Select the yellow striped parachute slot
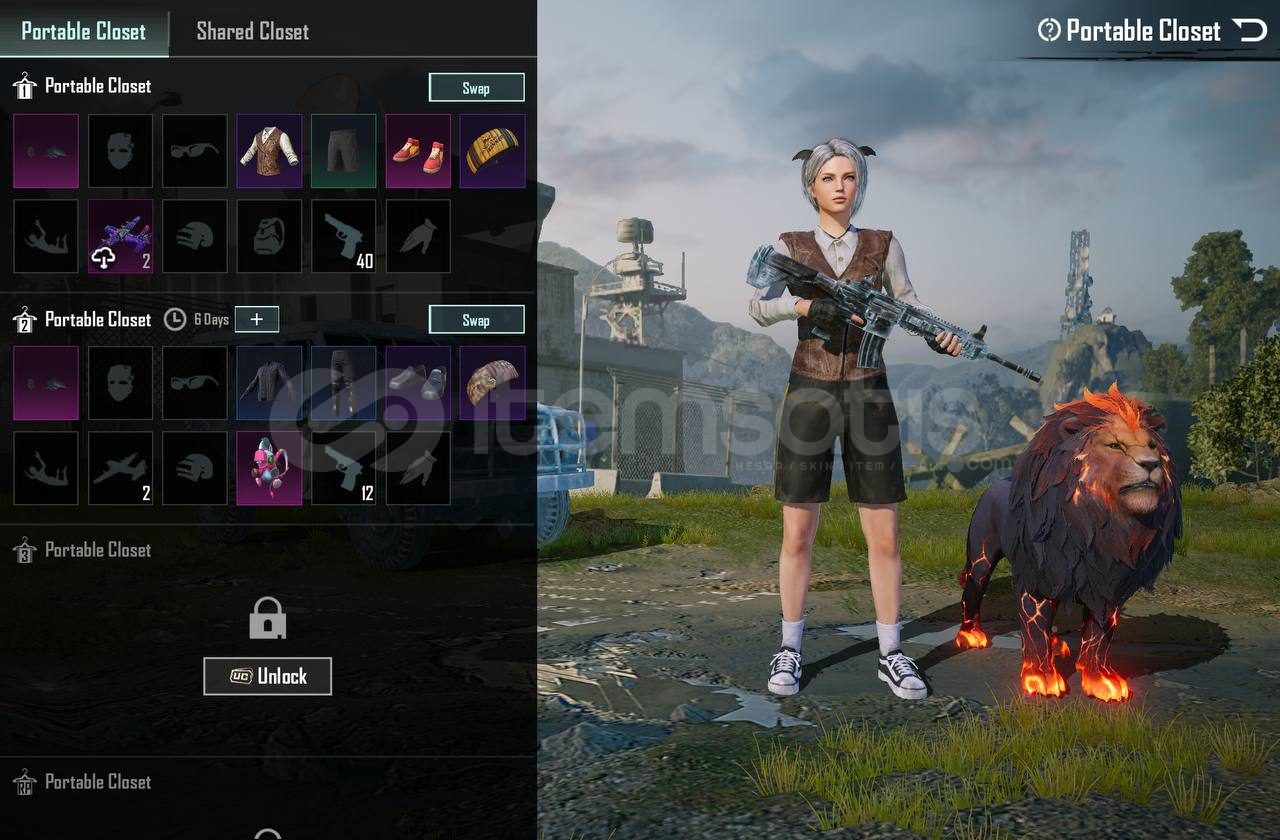 tap(492, 151)
